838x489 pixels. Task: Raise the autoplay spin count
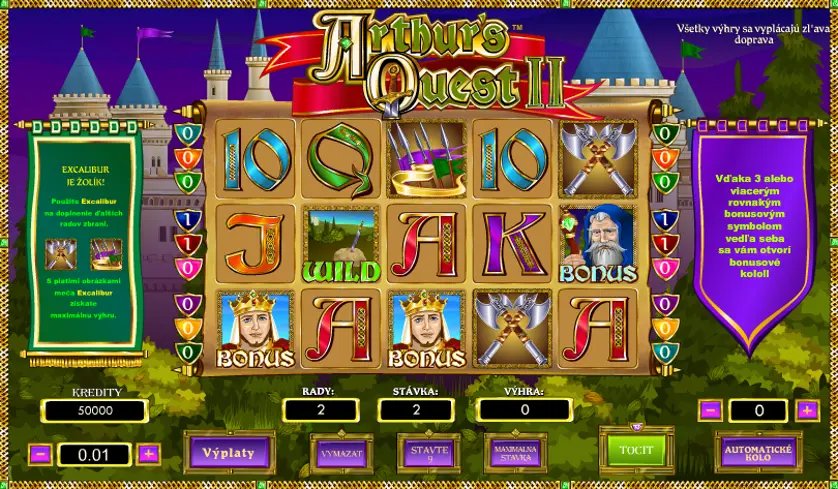click(x=807, y=410)
